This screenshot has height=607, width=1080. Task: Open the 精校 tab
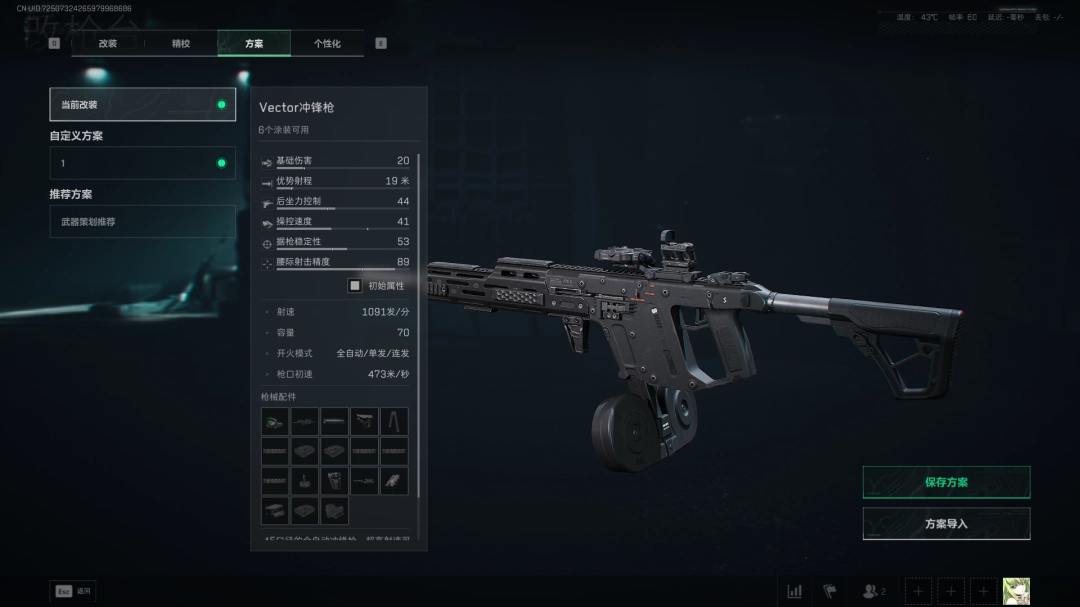(x=181, y=44)
